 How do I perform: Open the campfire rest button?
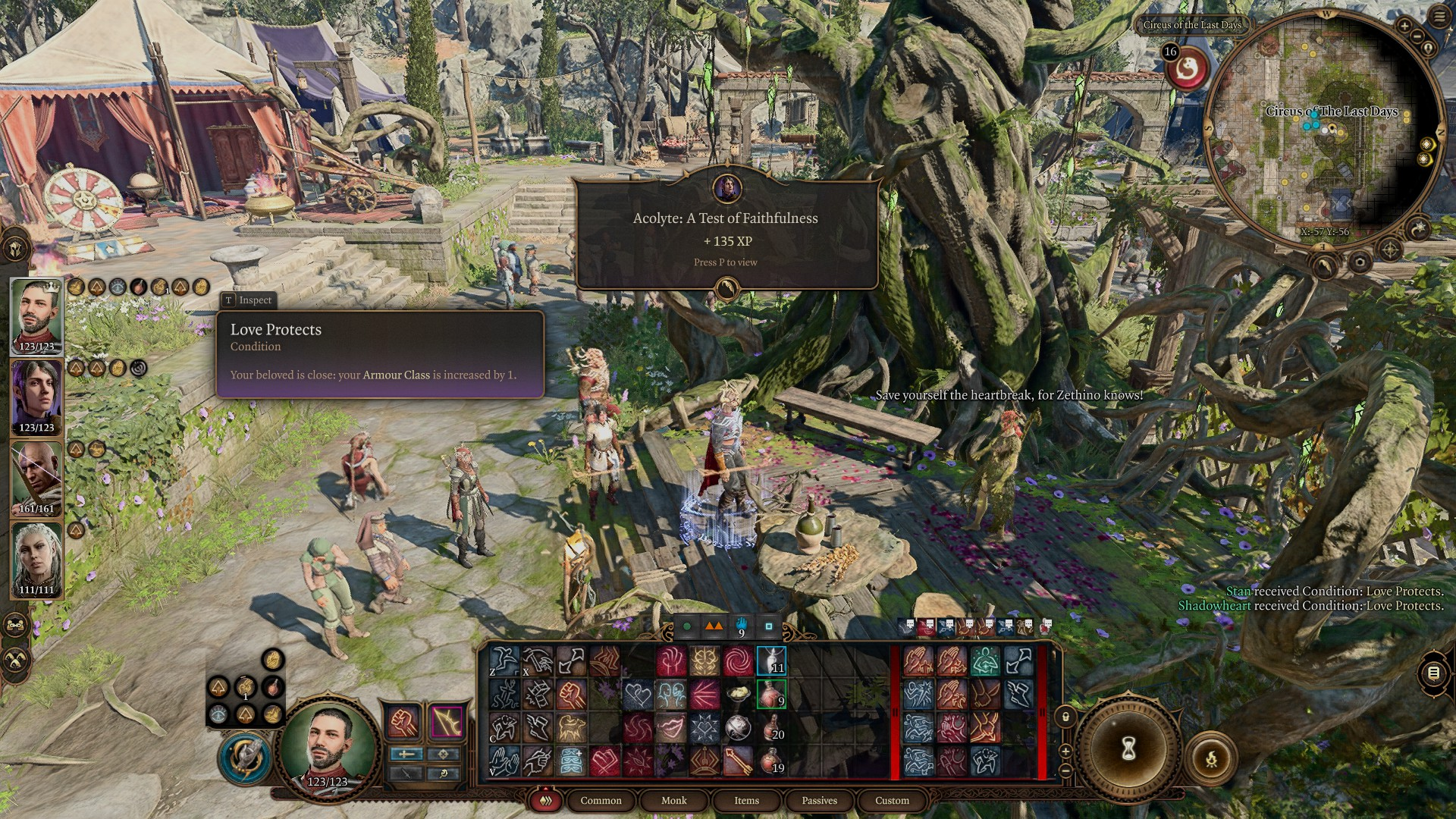1211,758
